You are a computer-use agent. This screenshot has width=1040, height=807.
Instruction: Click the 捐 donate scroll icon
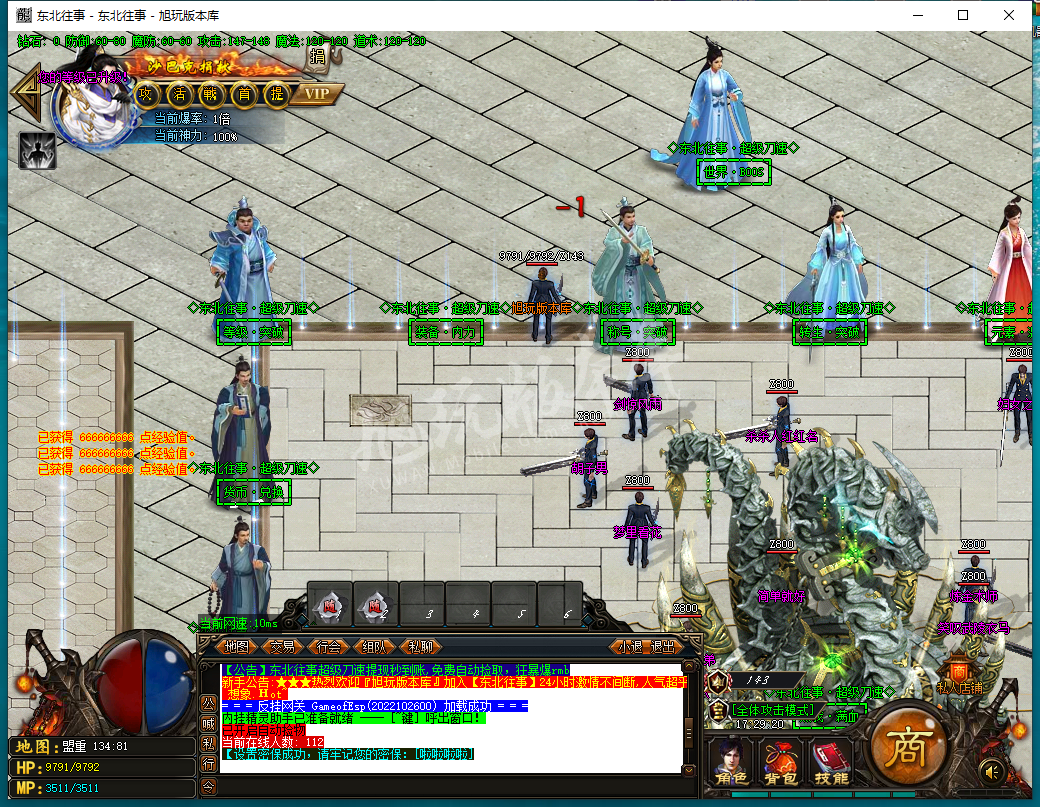(x=317, y=56)
